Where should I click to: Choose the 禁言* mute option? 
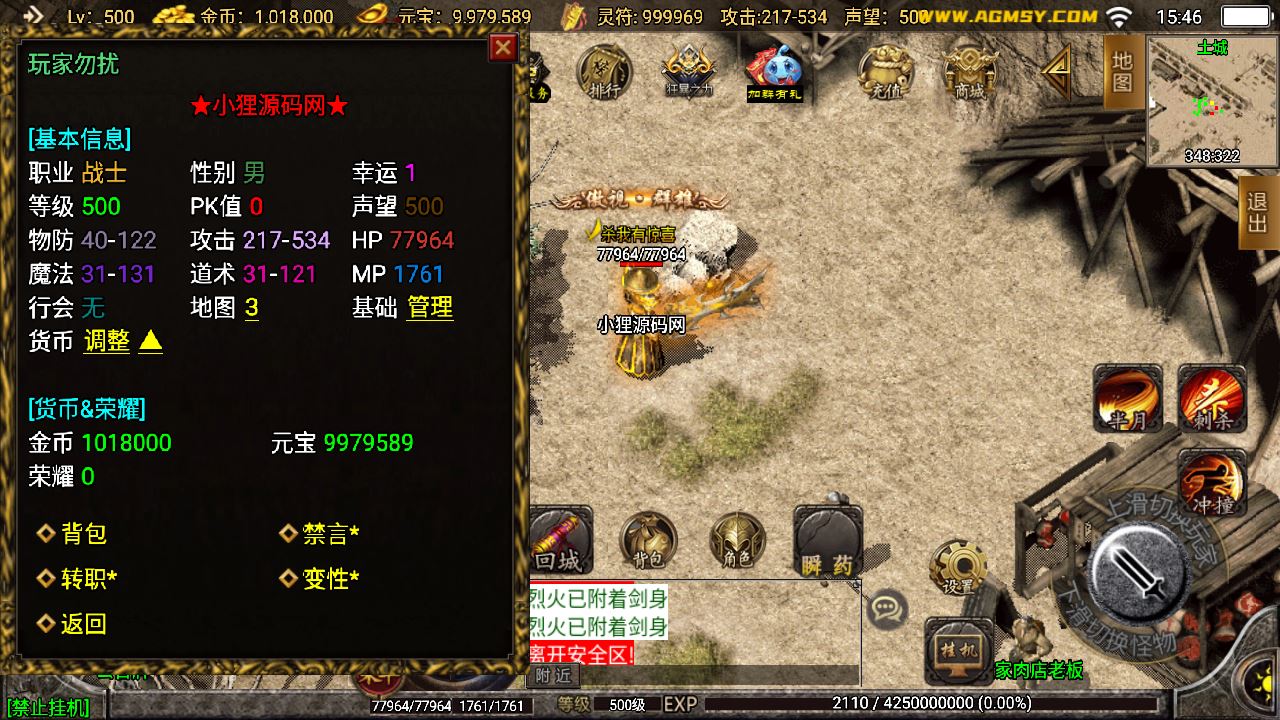(330, 534)
